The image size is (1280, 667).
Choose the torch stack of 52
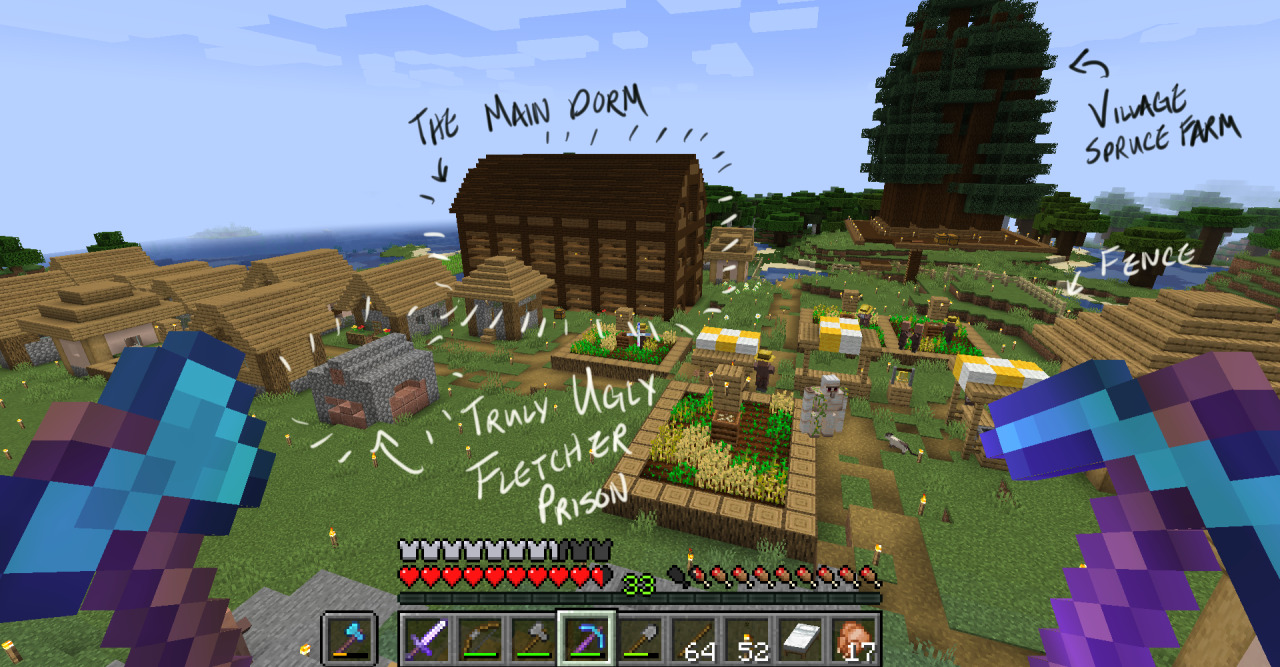[746, 638]
